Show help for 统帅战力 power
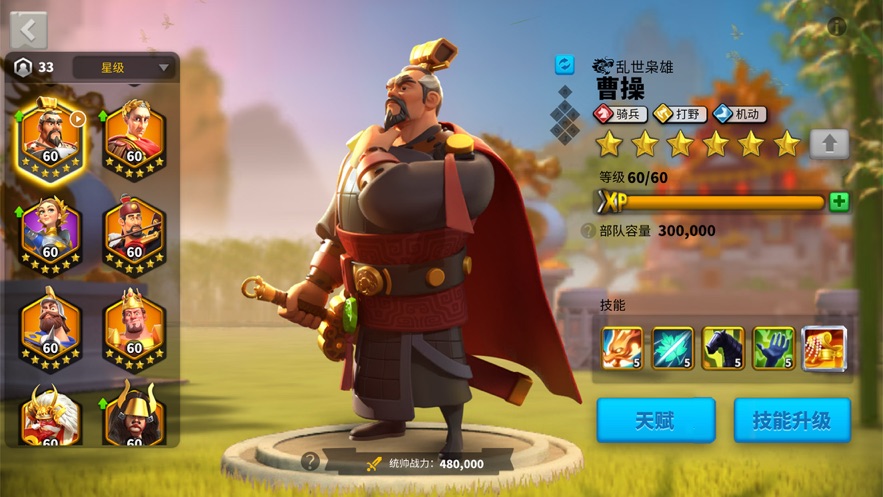Image resolution: width=883 pixels, height=497 pixels. coord(310,461)
